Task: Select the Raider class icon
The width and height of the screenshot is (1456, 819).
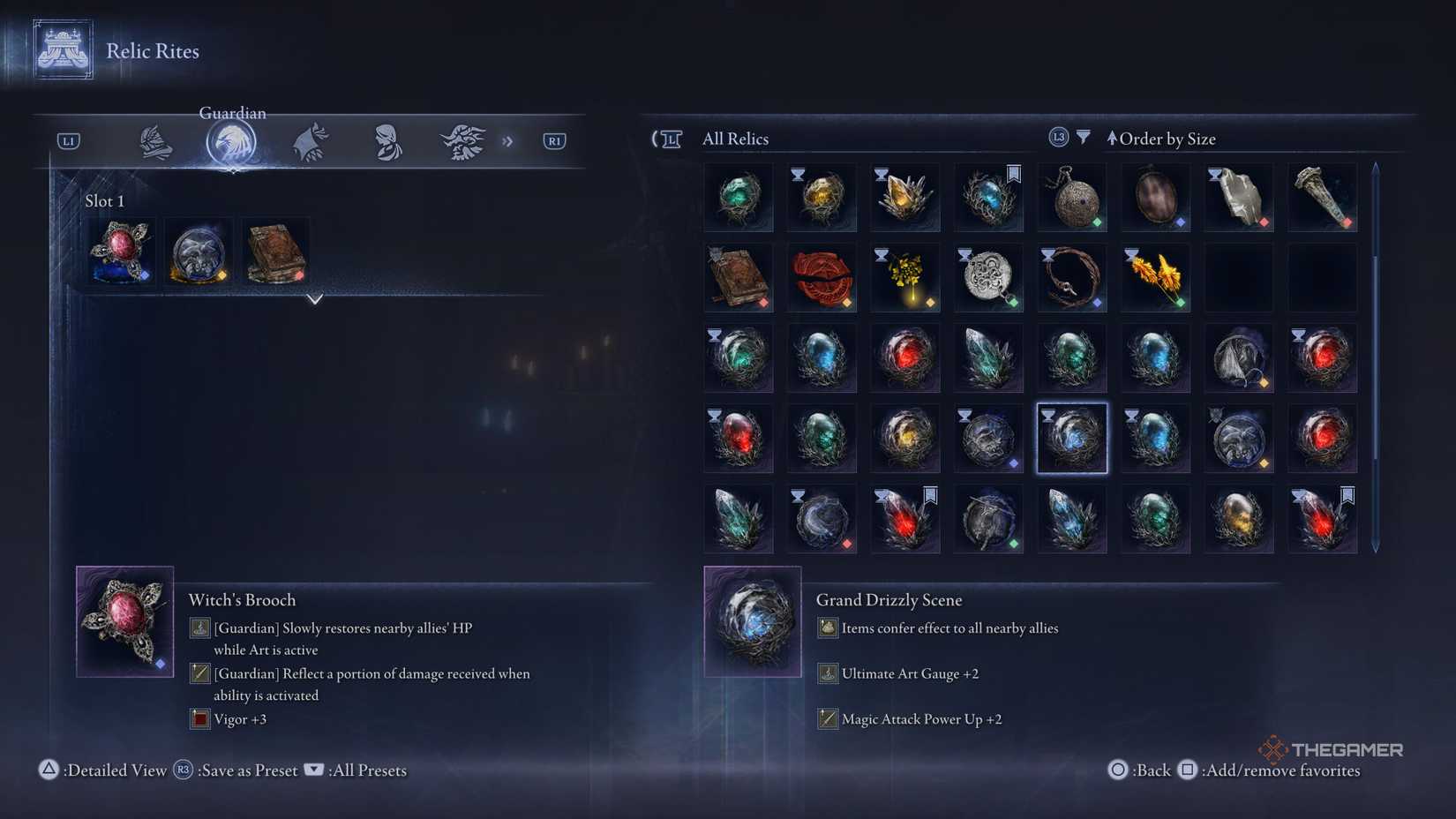Action: pos(463,141)
